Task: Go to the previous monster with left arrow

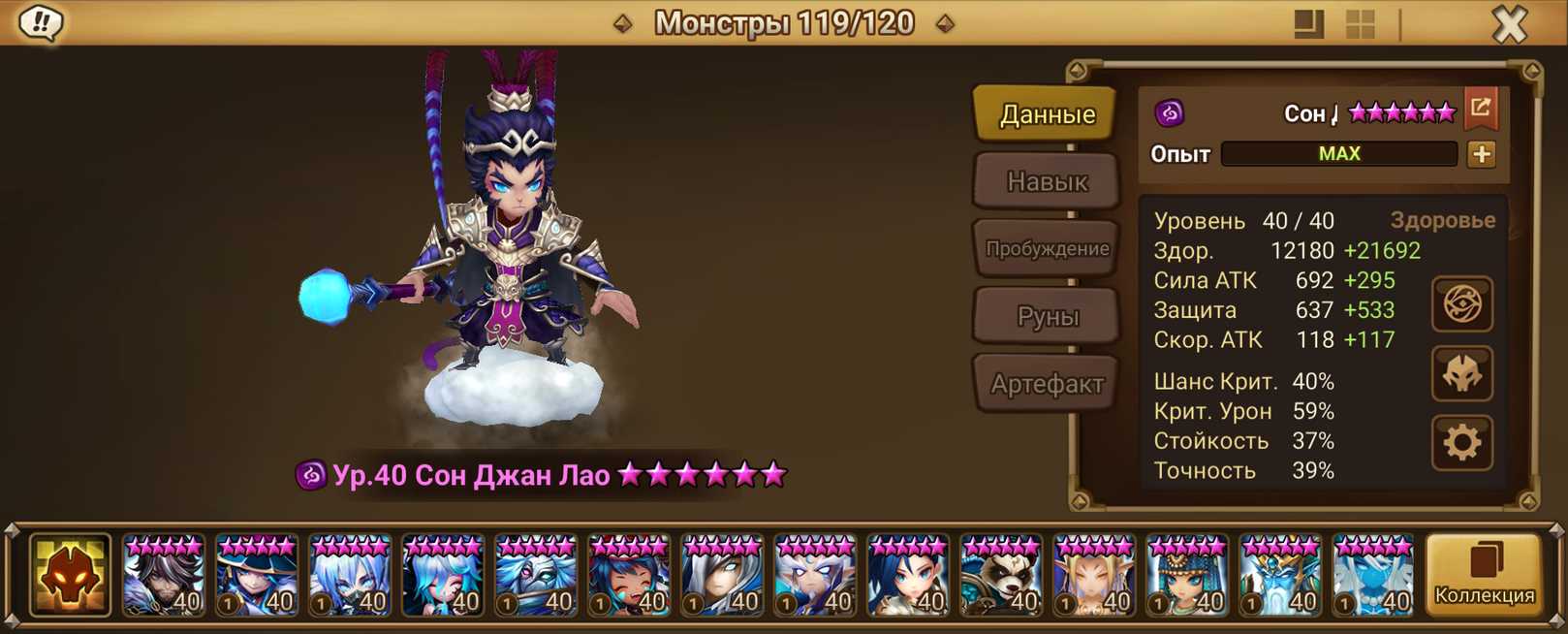Action: tap(623, 23)
